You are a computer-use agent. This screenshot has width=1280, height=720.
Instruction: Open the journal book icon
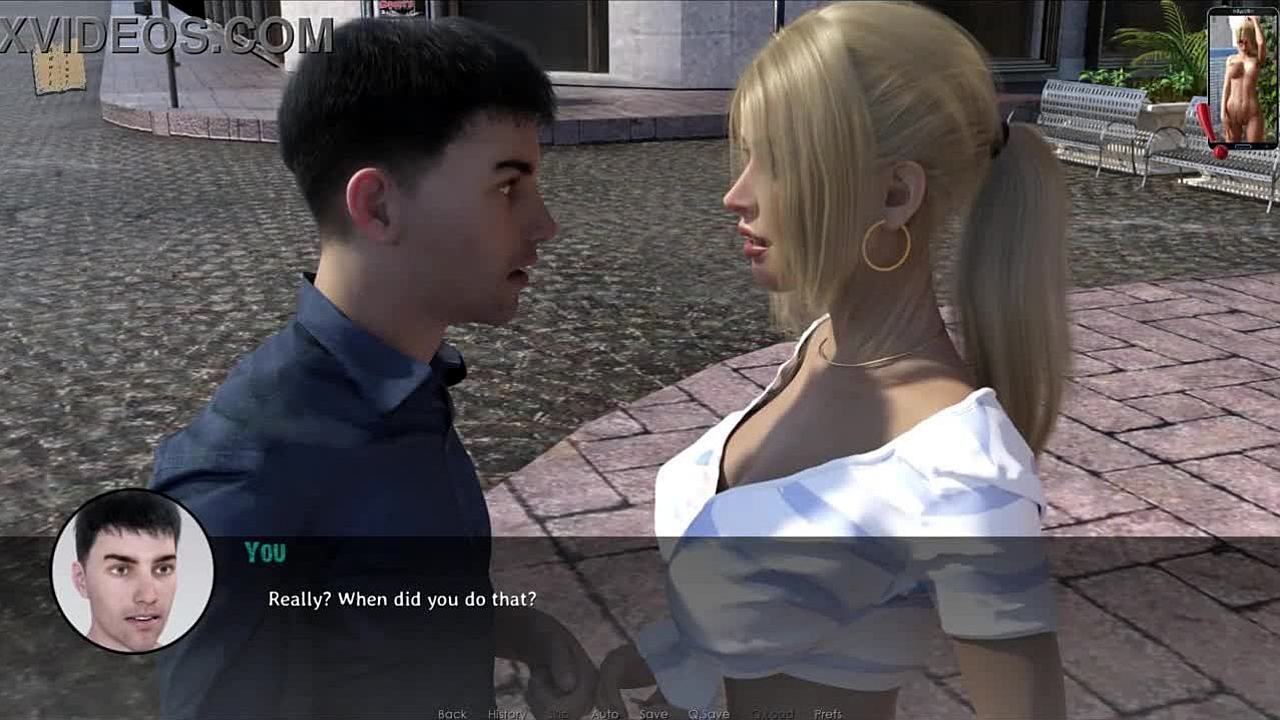pyautogui.click(x=58, y=70)
